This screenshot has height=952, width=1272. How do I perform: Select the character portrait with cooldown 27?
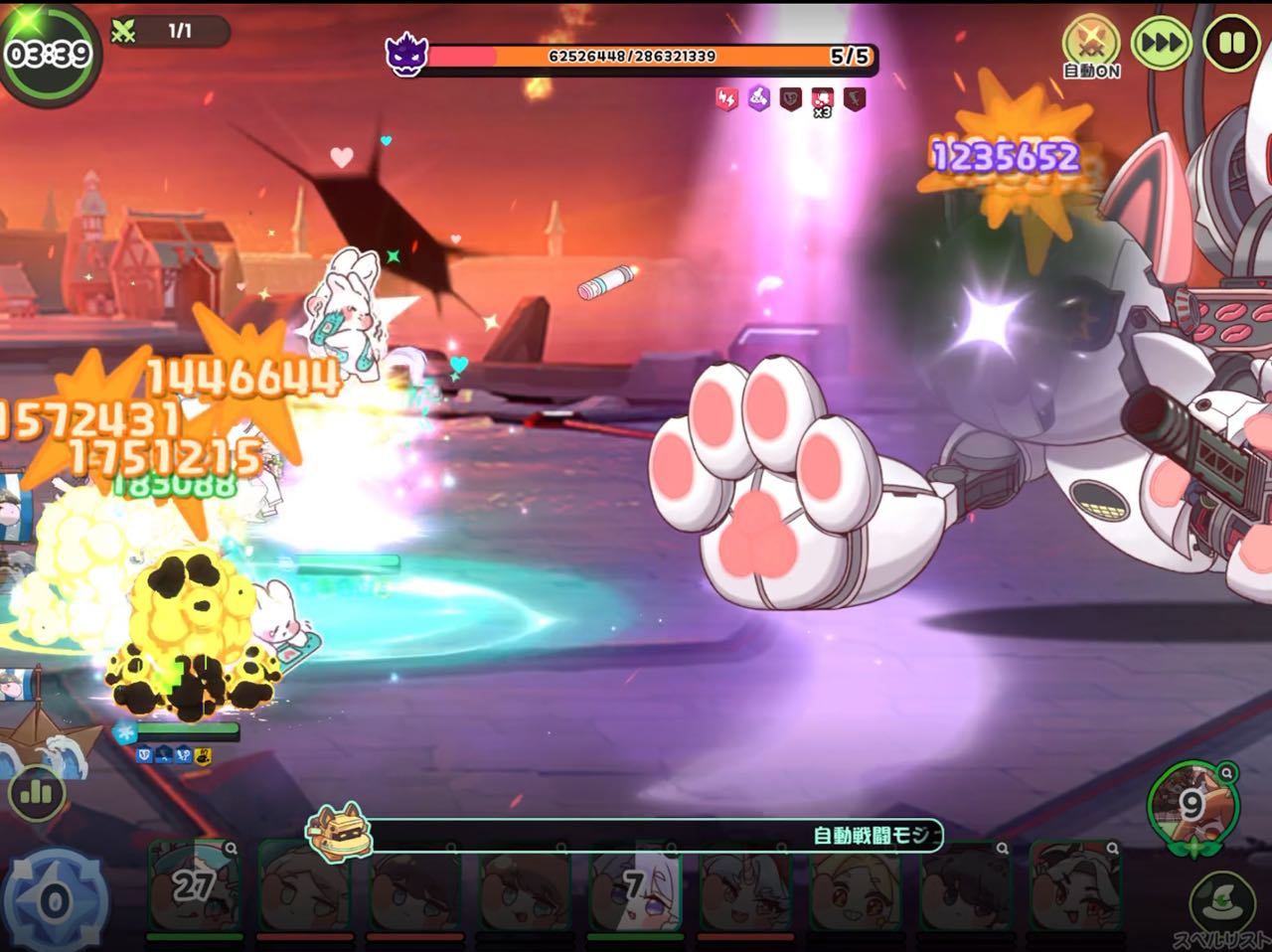coord(195,886)
